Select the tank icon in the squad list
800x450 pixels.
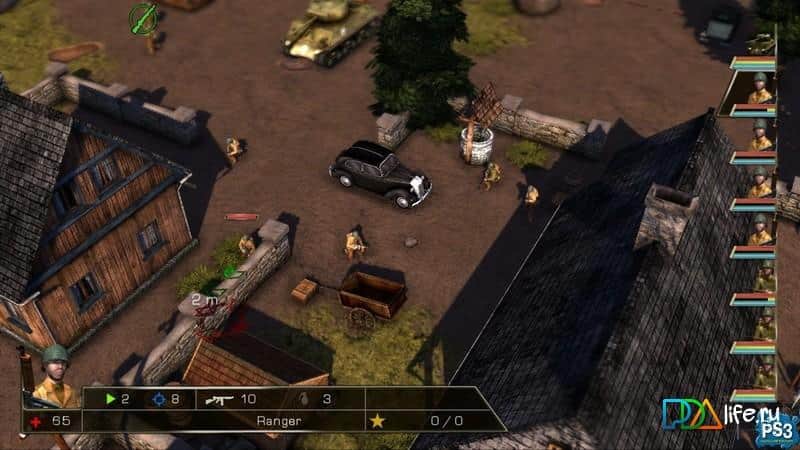pyautogui.click(x=762, y=42)
